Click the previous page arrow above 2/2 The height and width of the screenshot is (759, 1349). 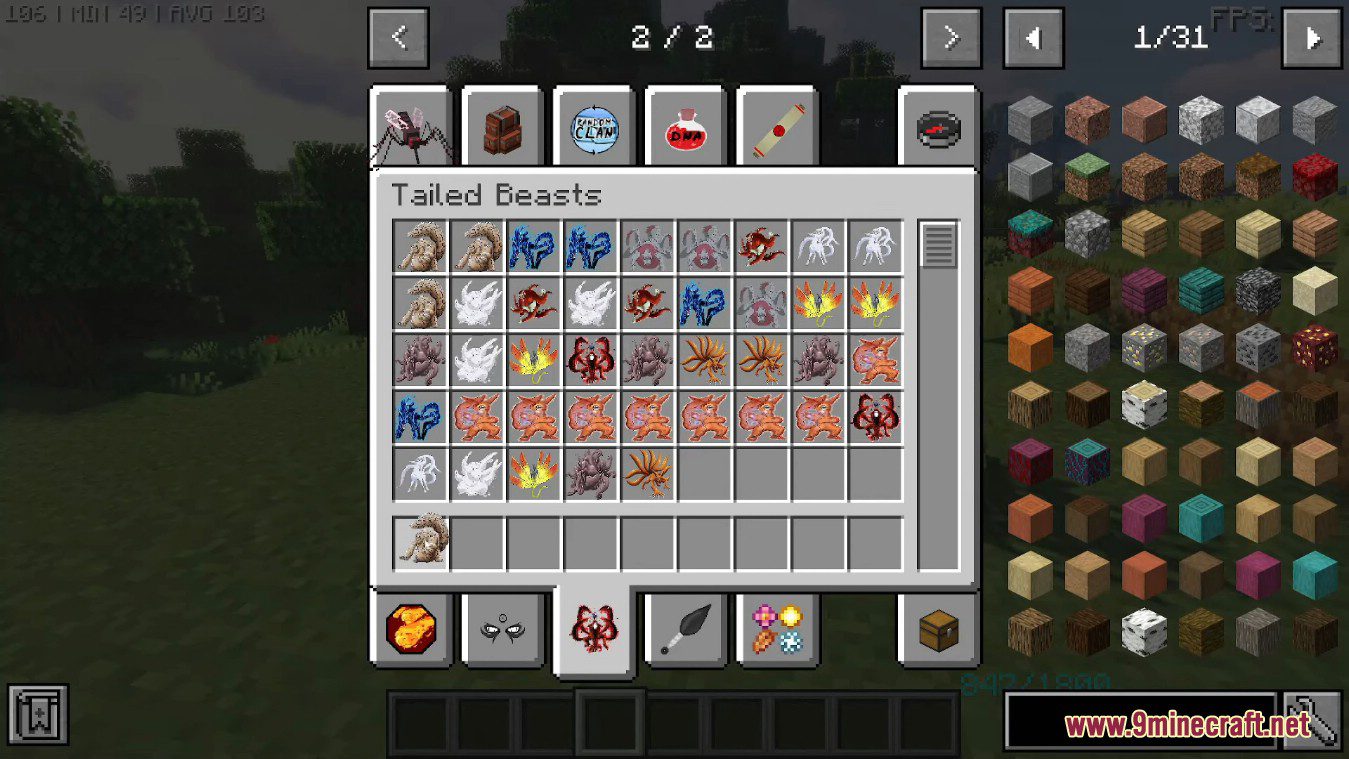click(x=399, y=37)
